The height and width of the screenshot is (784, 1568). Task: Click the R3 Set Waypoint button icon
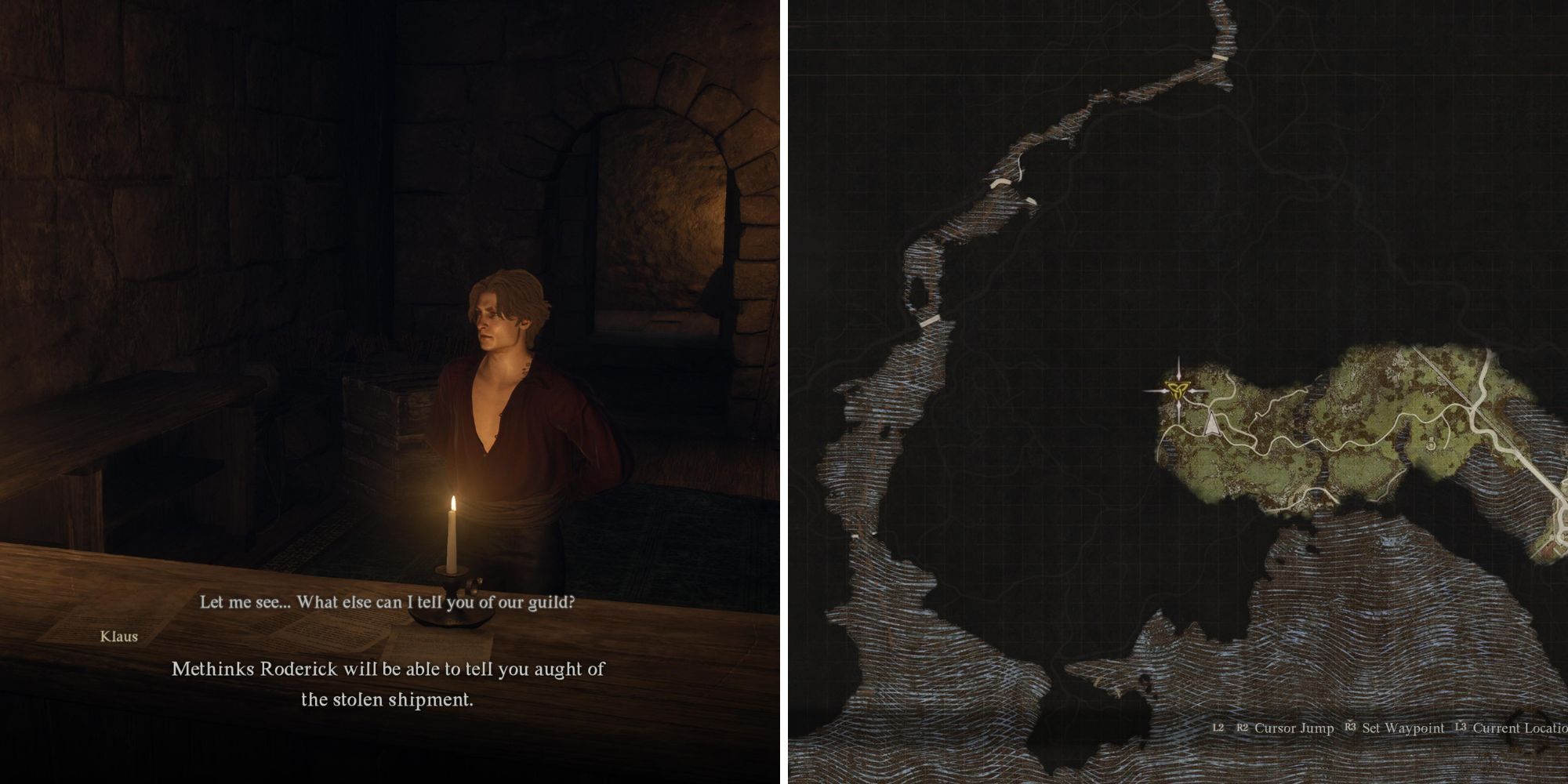coord(1351,728)
